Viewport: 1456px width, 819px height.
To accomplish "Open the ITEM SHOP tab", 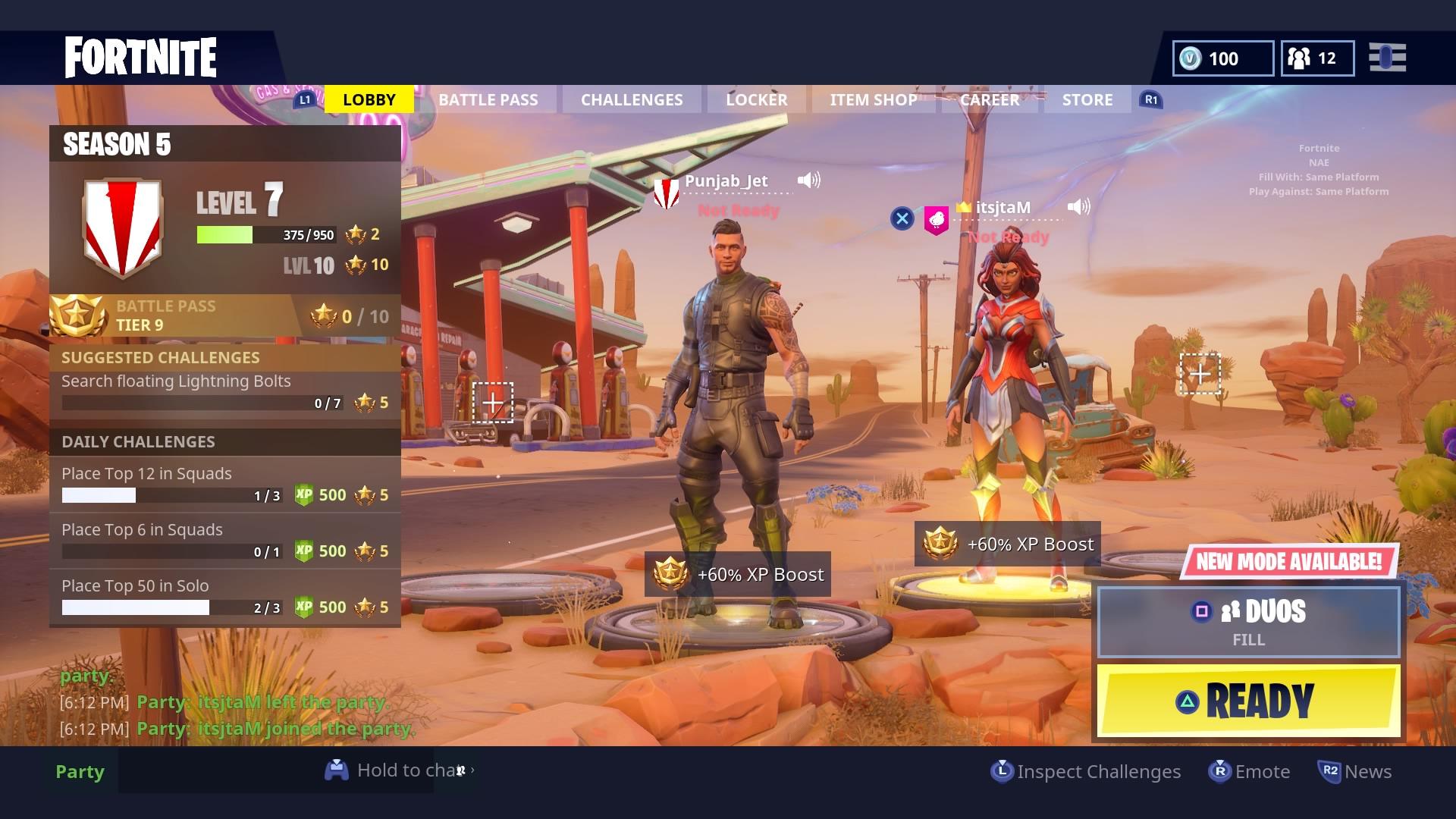I will coord(873,99).
